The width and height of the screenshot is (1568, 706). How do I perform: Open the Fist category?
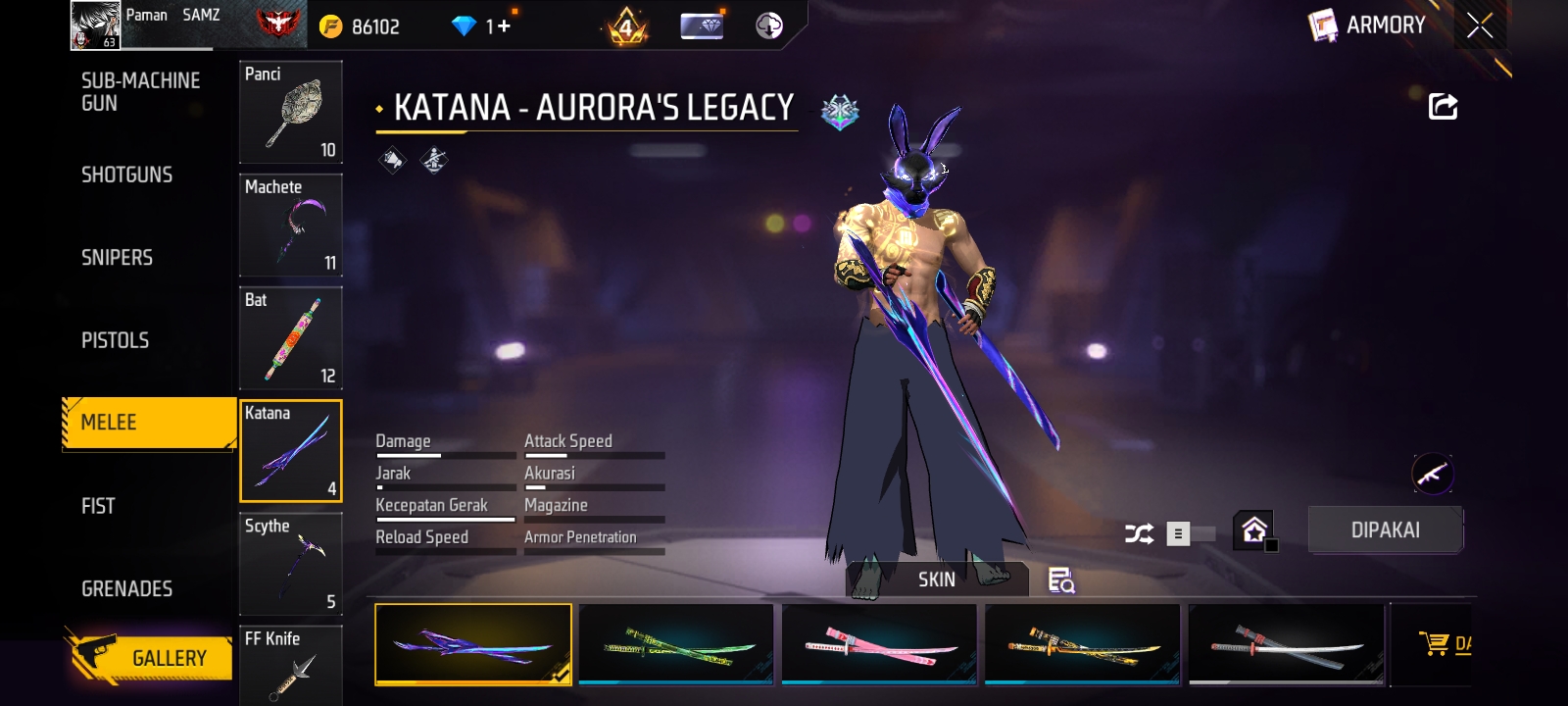click(x=98, y=506)
